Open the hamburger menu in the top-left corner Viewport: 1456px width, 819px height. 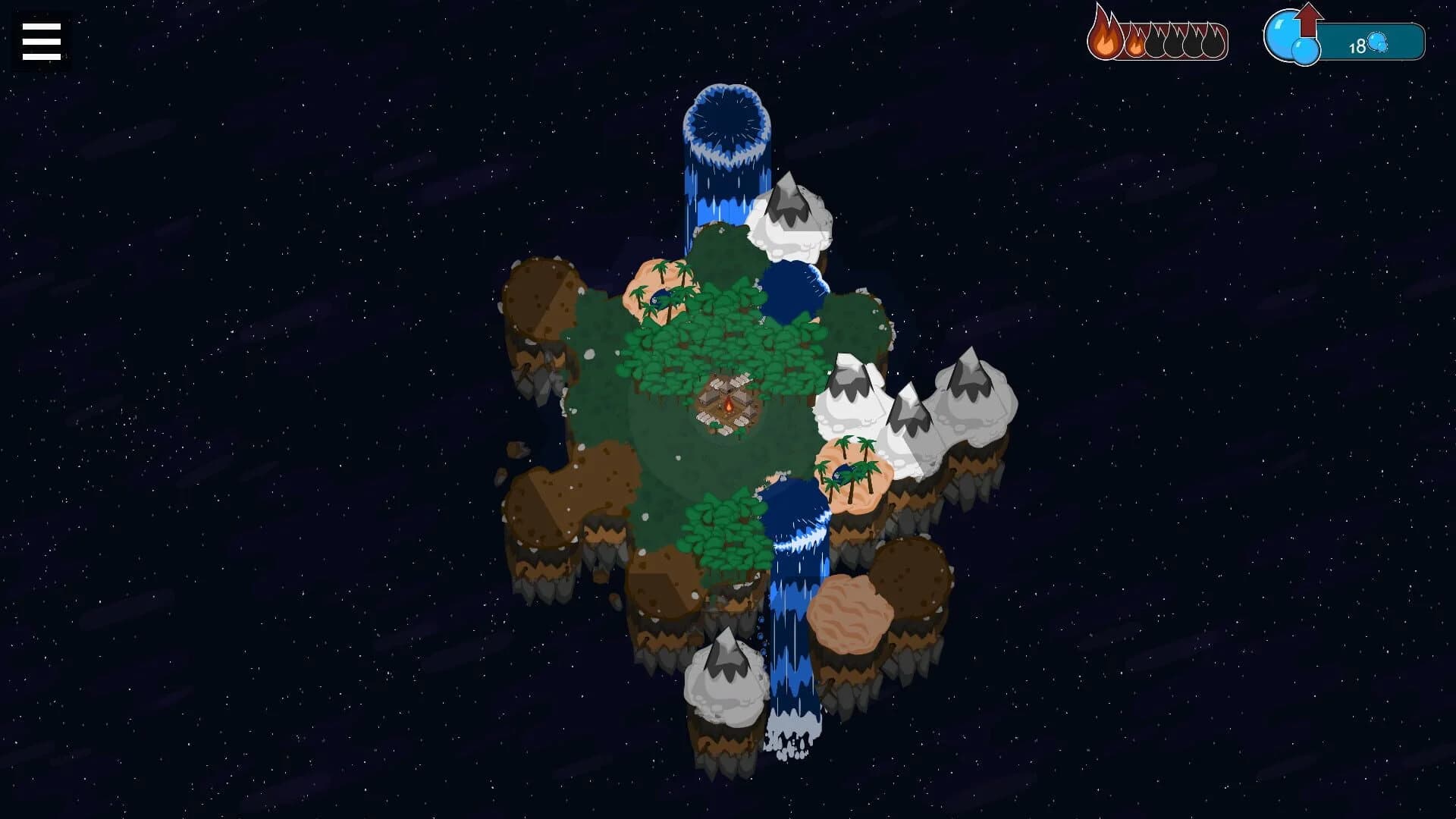coord(39,40)
